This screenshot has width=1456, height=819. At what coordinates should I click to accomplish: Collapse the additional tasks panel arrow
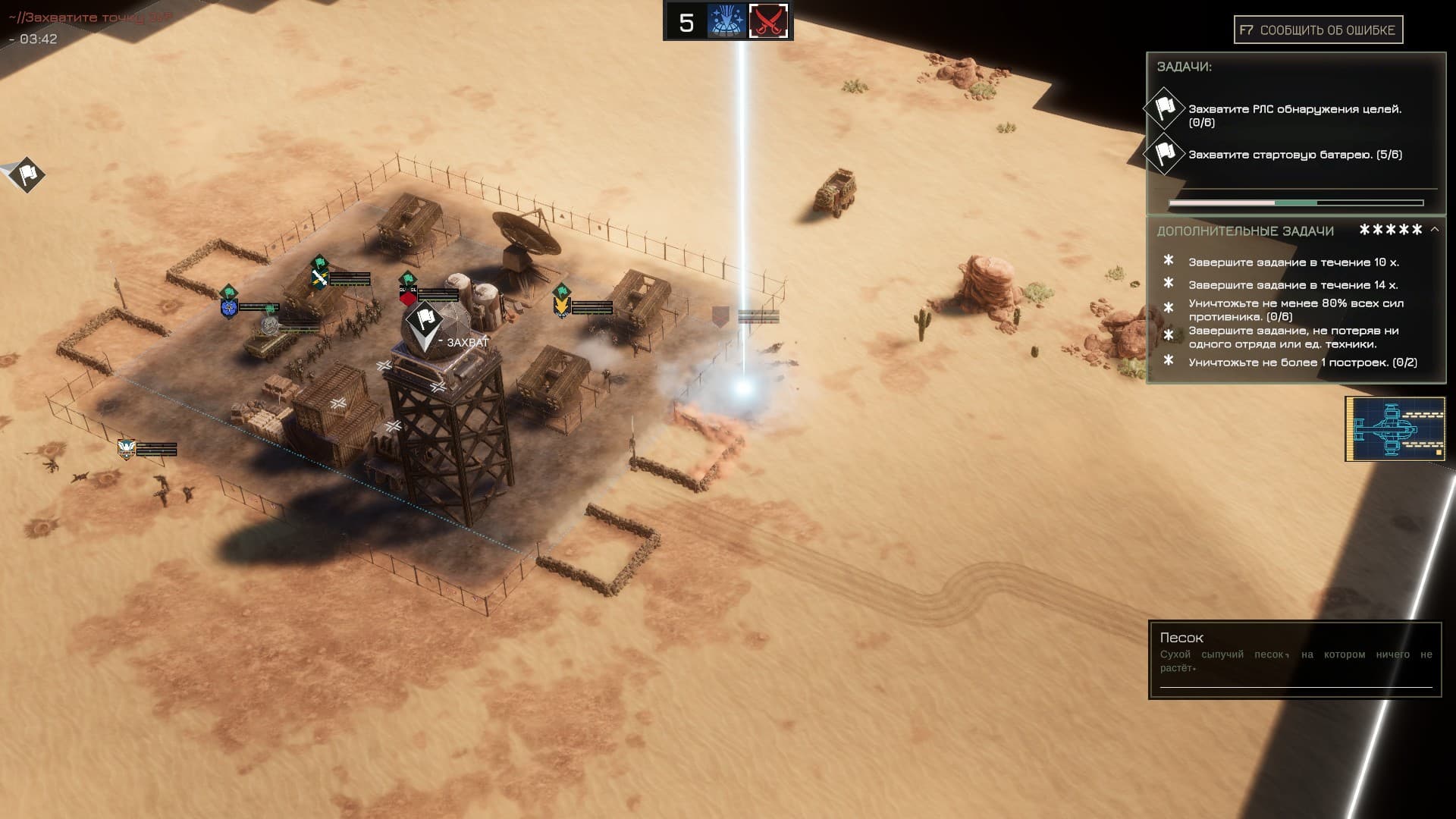click(x=1434, y=229)
